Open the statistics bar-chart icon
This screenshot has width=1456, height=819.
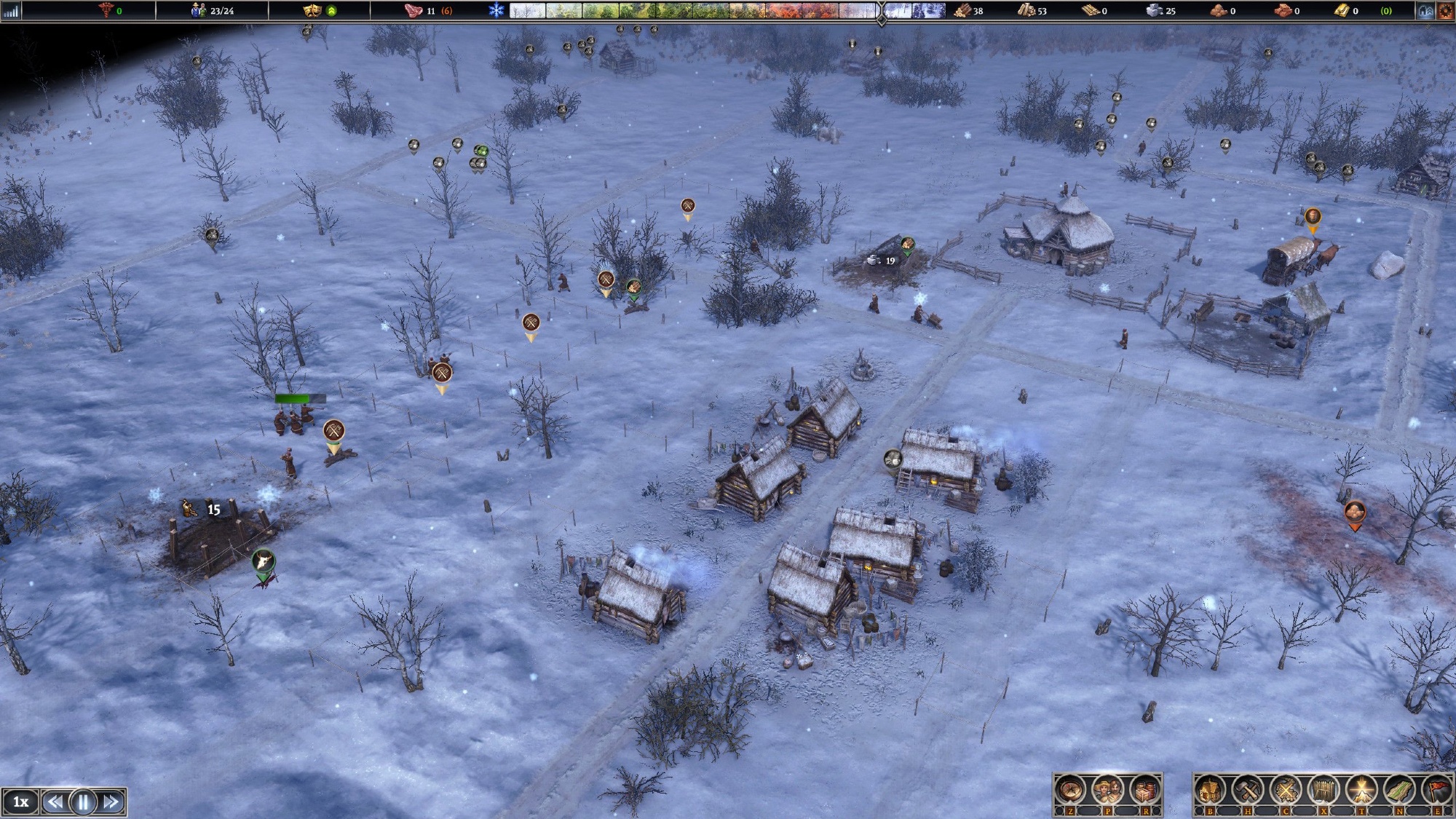pos(10,11)
